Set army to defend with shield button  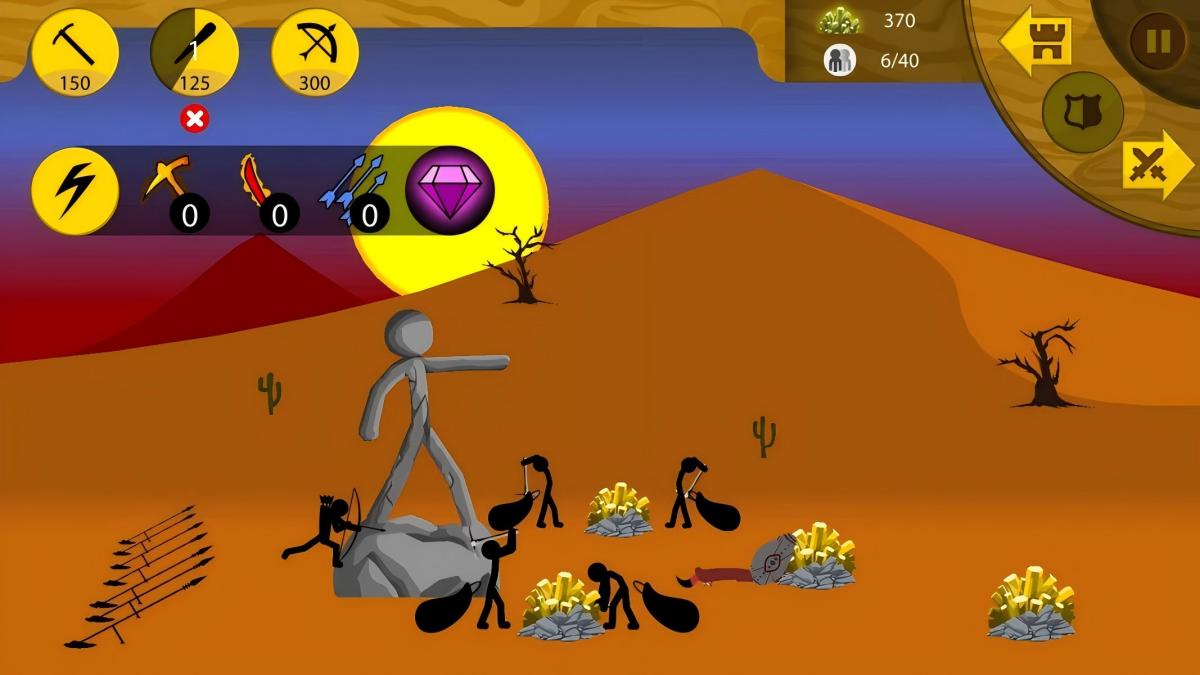(1082, 112)
